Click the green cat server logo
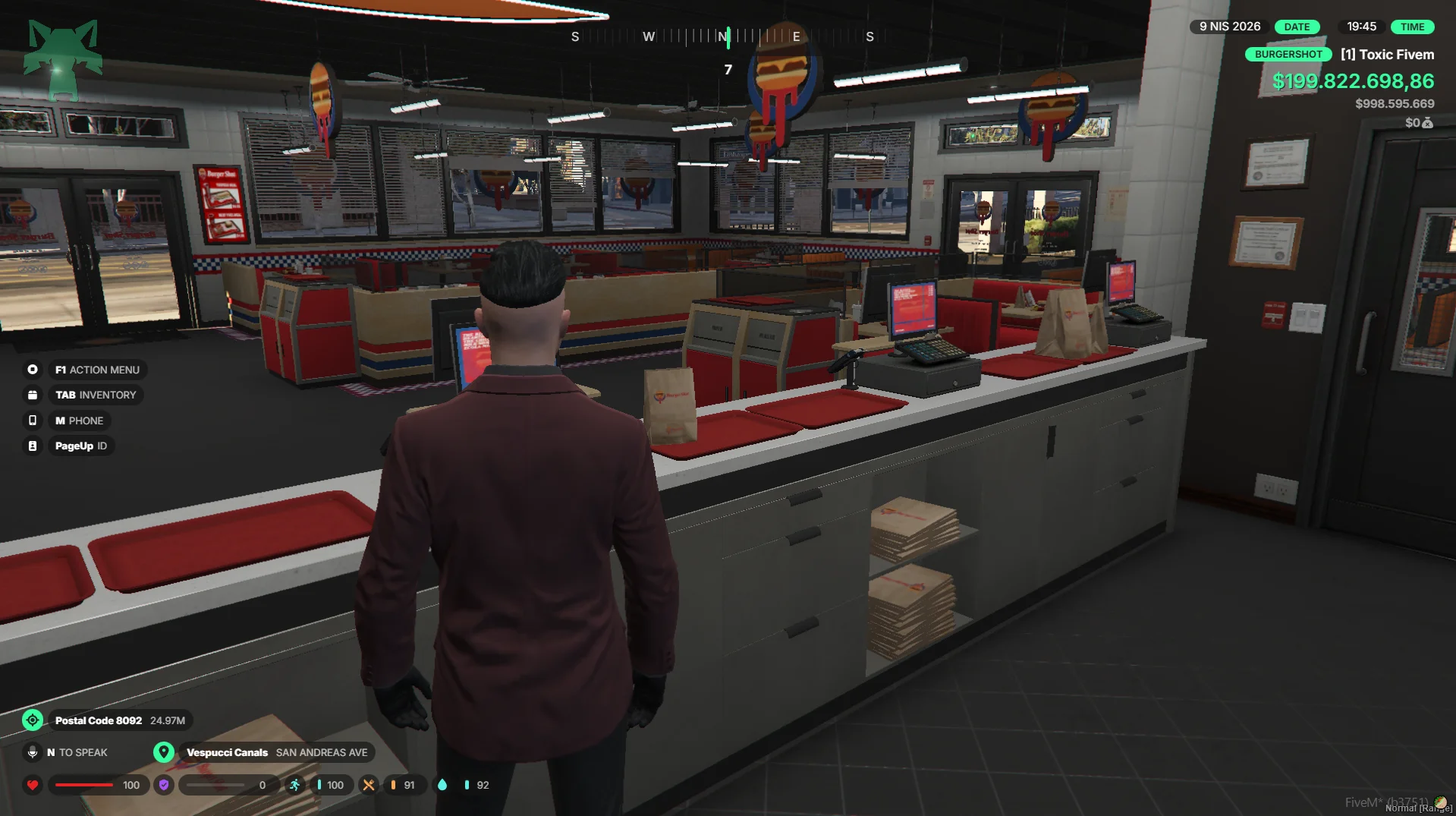The height and width of the screenshot is (816, 1456). click(63, 60)
